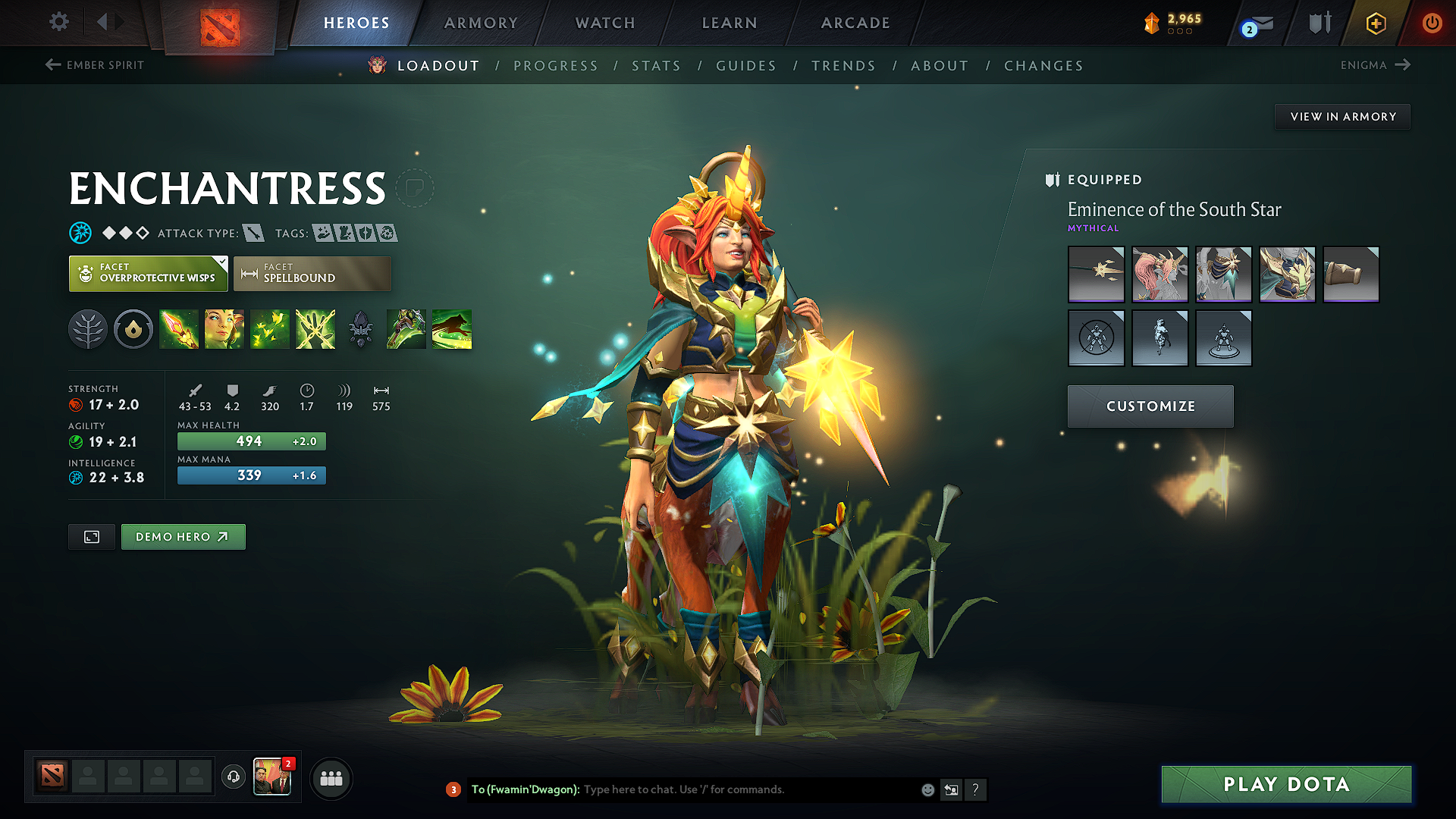Open emoticon picker in the chat bar

coord(927,789)
